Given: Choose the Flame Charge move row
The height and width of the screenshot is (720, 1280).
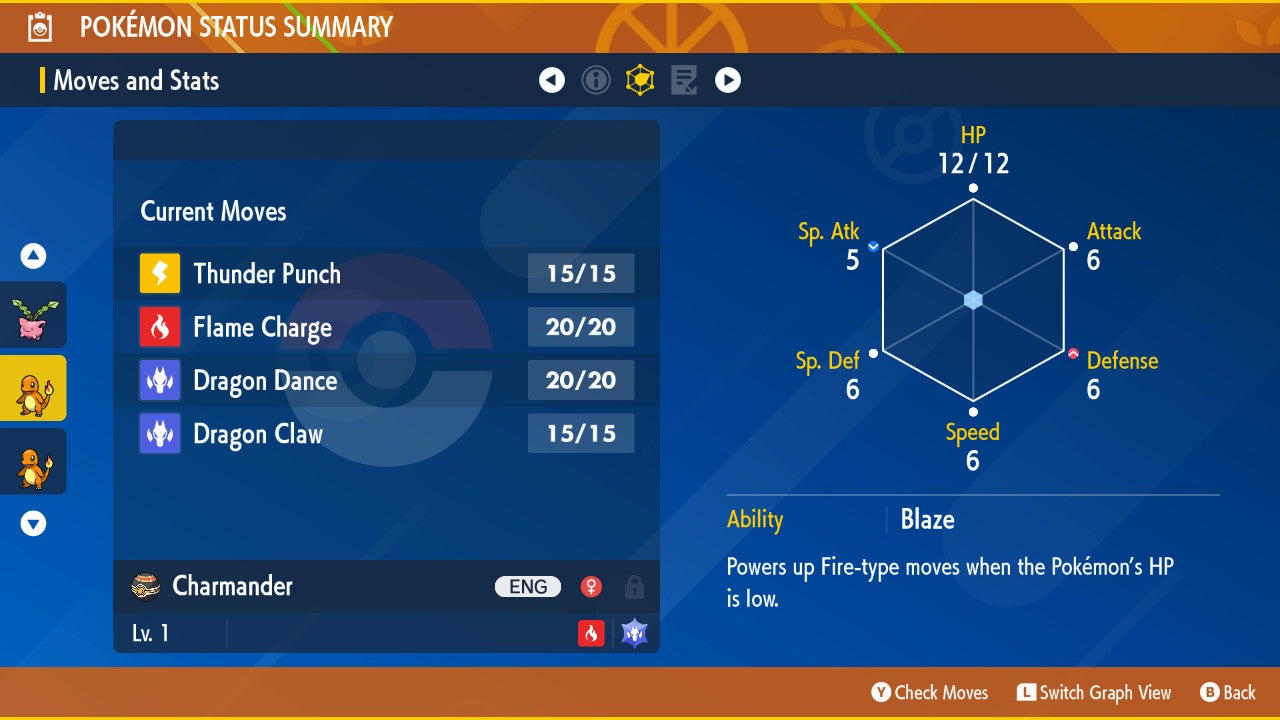Looking at the screenshot, I should click(386, 327).
